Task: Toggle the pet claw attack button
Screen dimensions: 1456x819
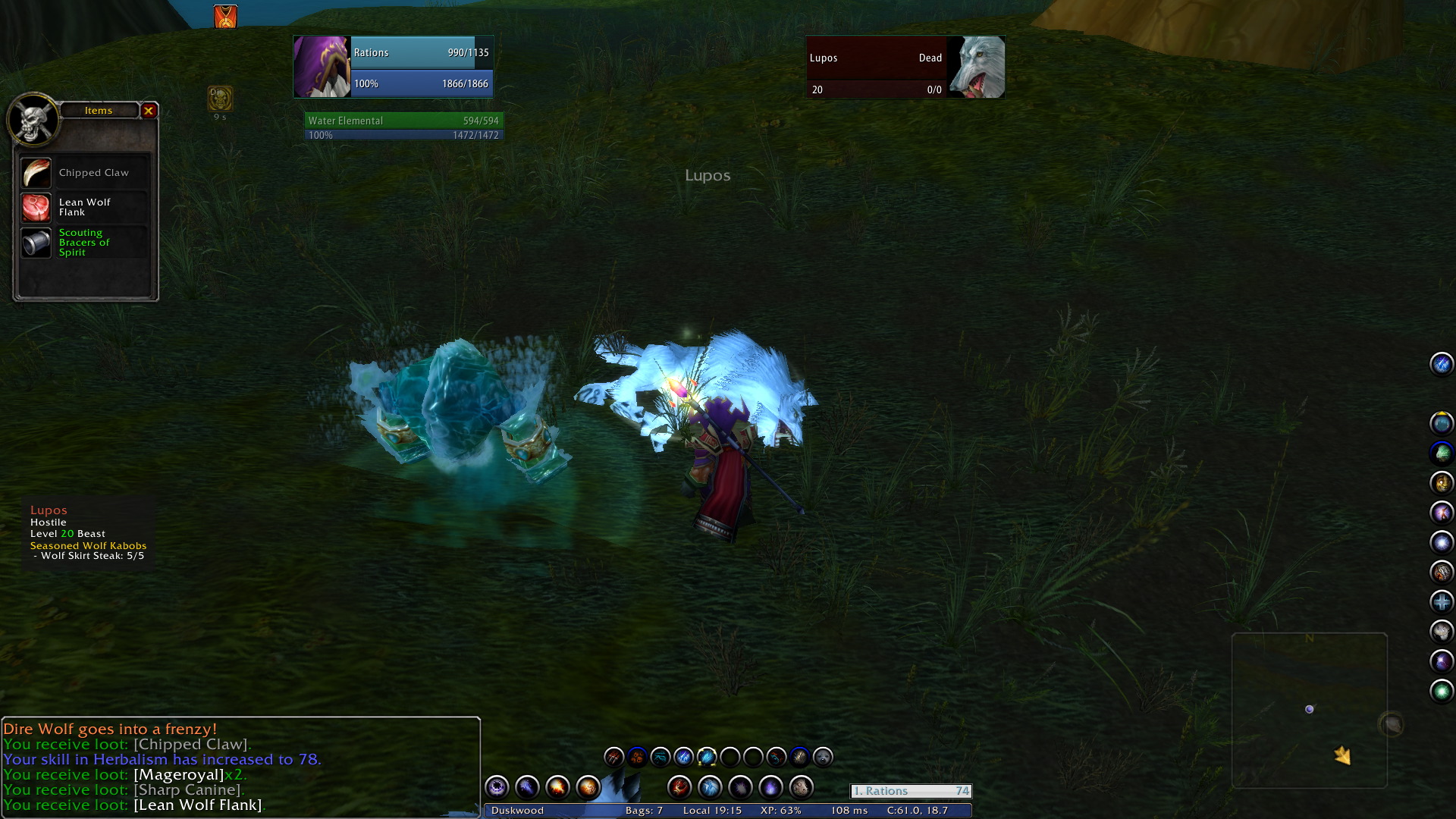Action: click(613, 757)
